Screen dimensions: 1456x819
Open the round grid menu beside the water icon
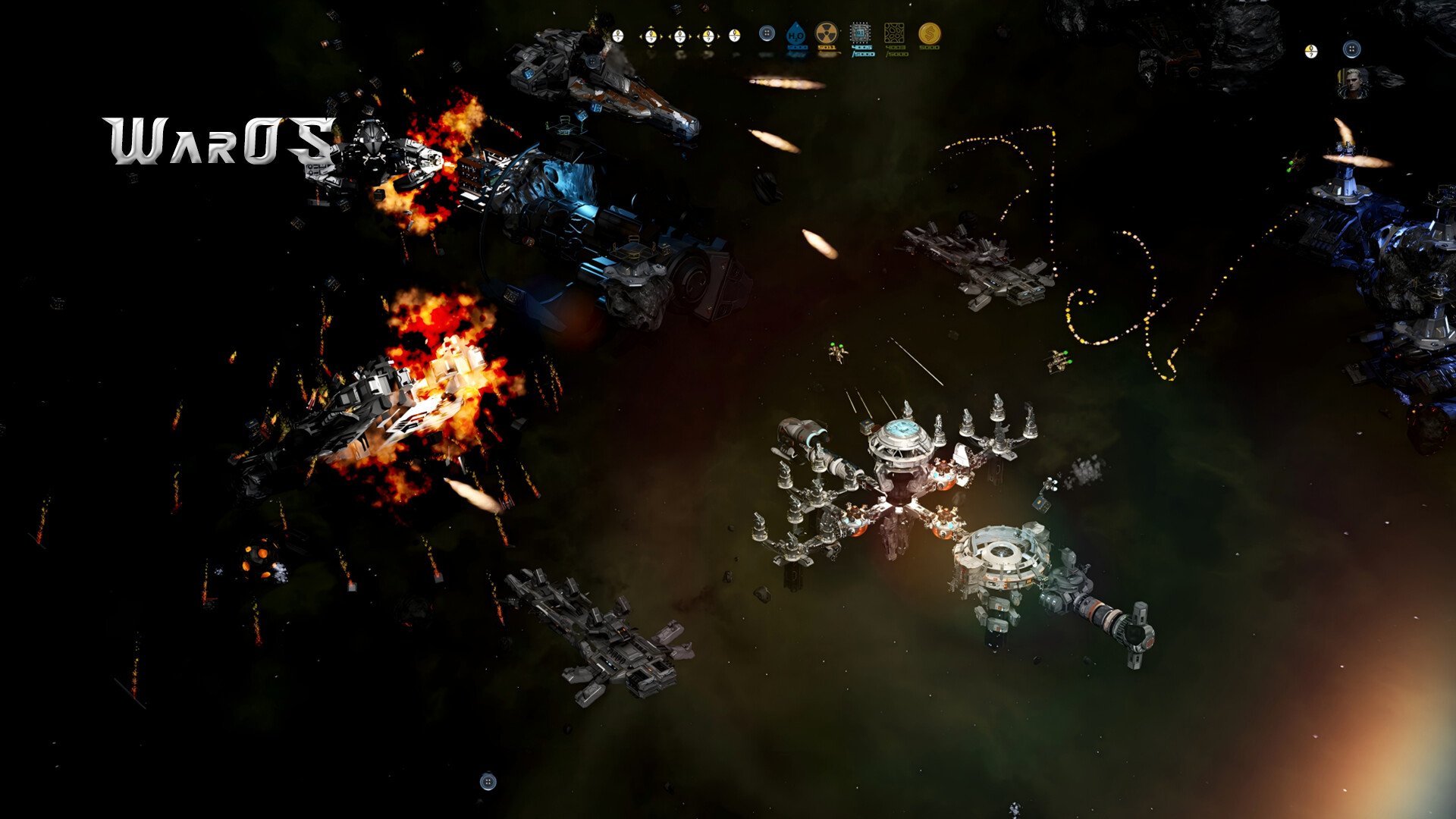pos(767,33)
